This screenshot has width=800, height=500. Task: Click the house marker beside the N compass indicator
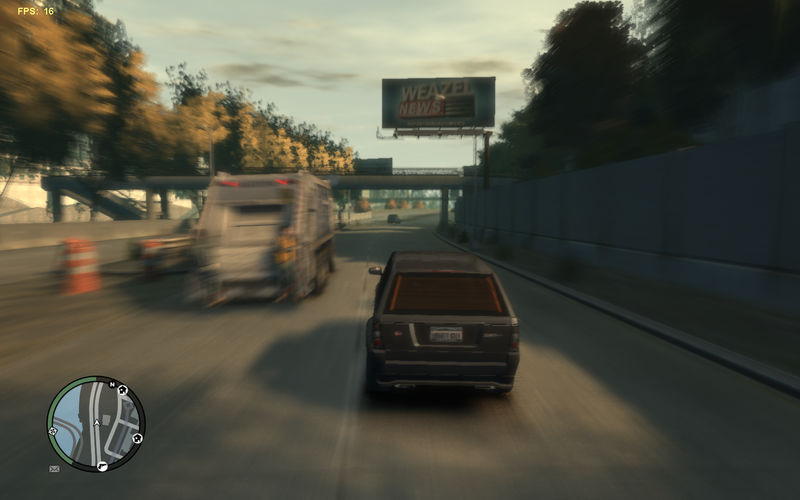point(122,390)
